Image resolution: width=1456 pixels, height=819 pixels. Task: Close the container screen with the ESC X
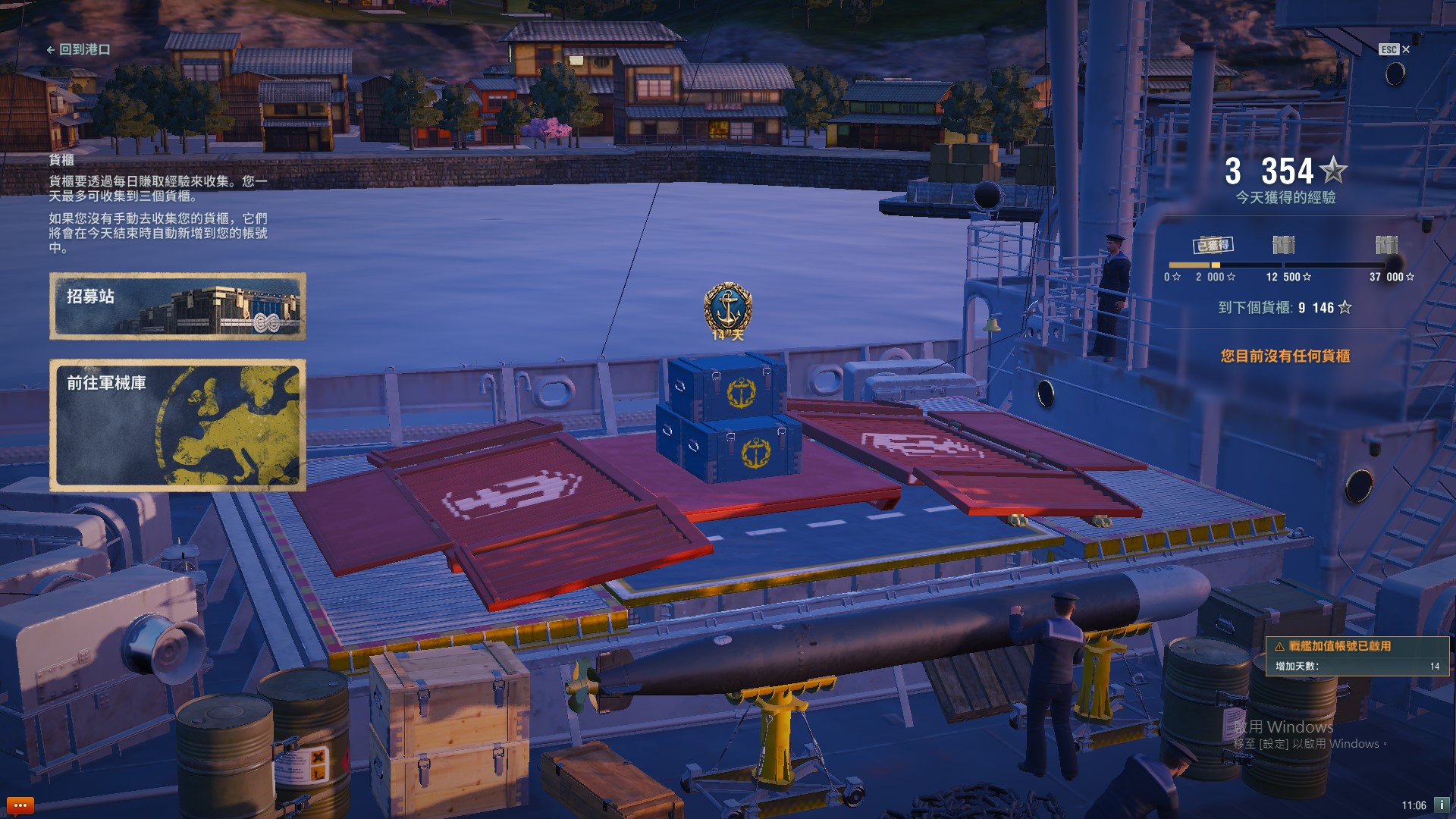pyautogui.click(x=1395, y=49)
